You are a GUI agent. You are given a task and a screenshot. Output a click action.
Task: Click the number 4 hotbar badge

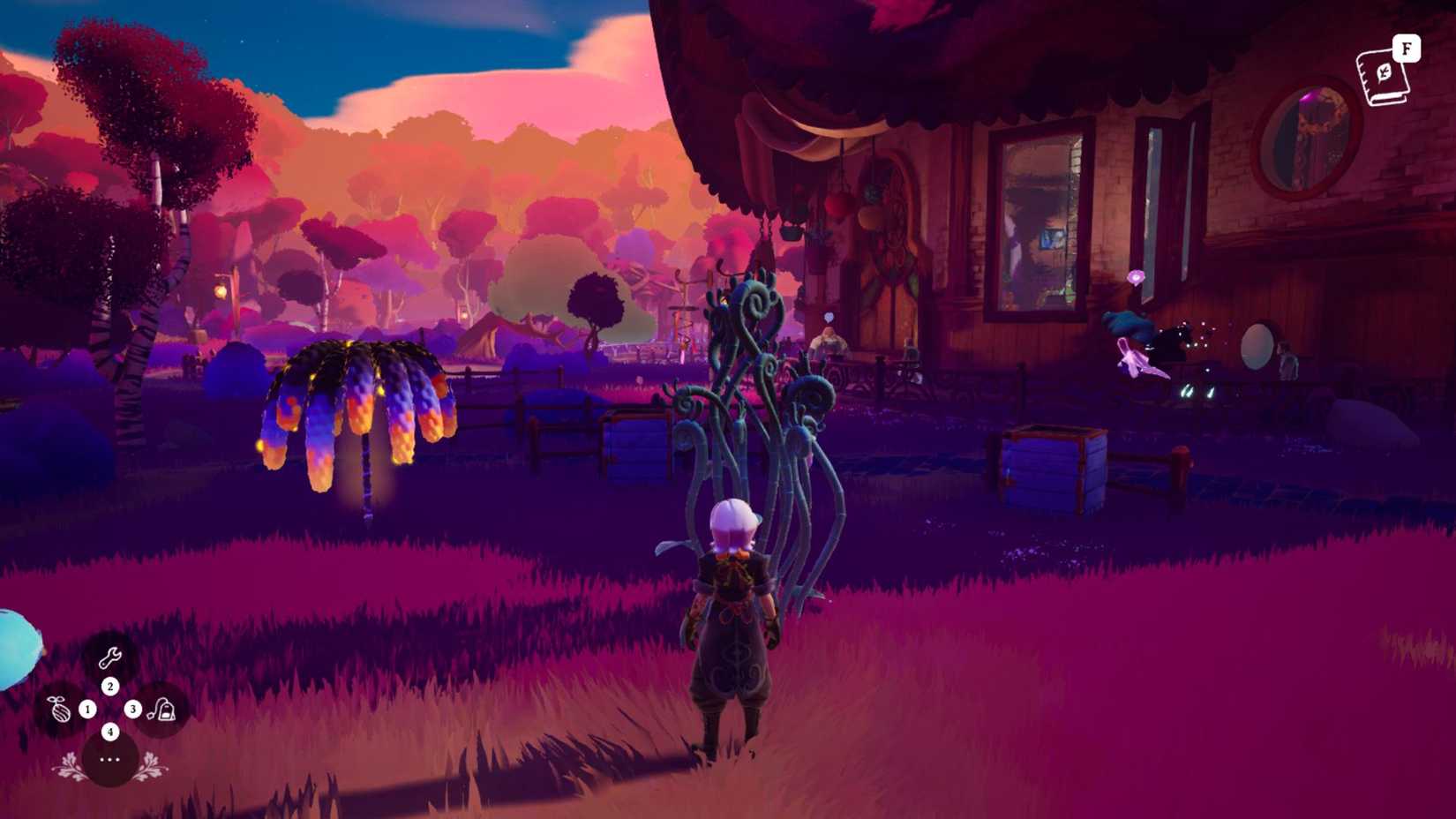[x=110, y=732]
